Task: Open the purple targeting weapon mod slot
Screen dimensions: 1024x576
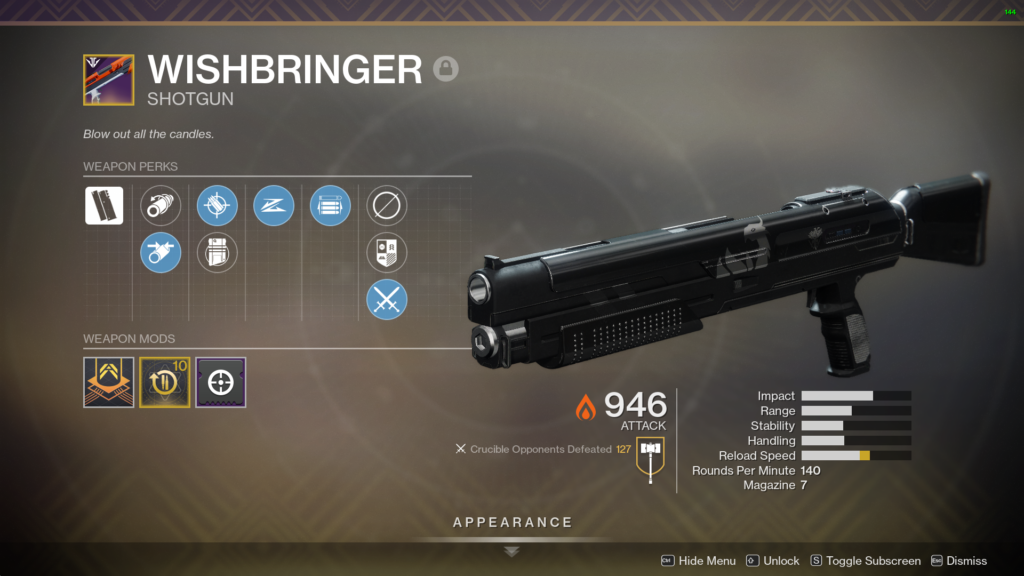Action: coord(220,382)
